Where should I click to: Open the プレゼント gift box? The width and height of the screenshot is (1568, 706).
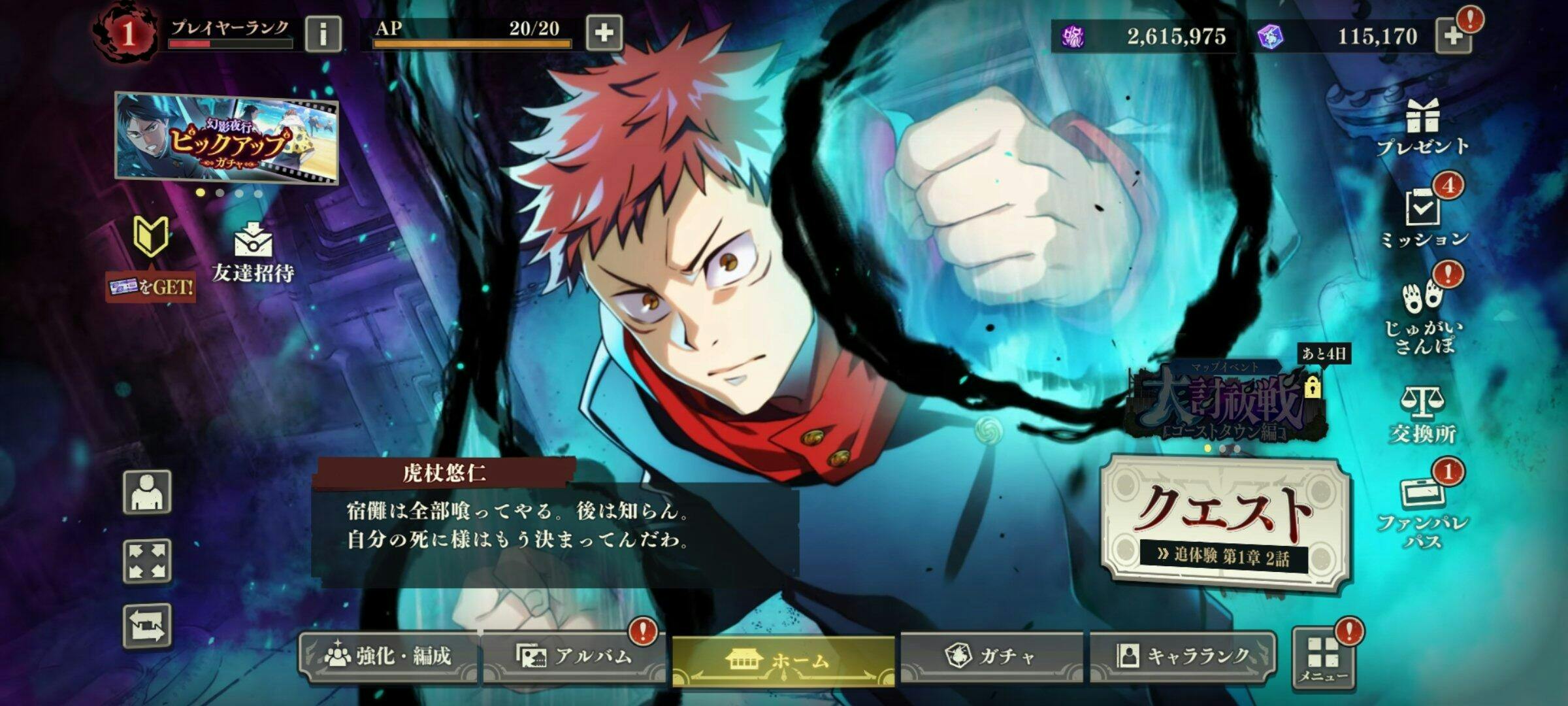[x=1423, y=127]
